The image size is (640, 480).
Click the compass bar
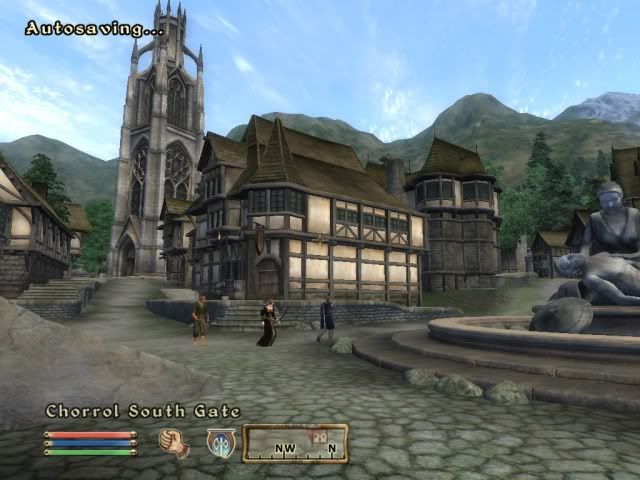(295, 443)
